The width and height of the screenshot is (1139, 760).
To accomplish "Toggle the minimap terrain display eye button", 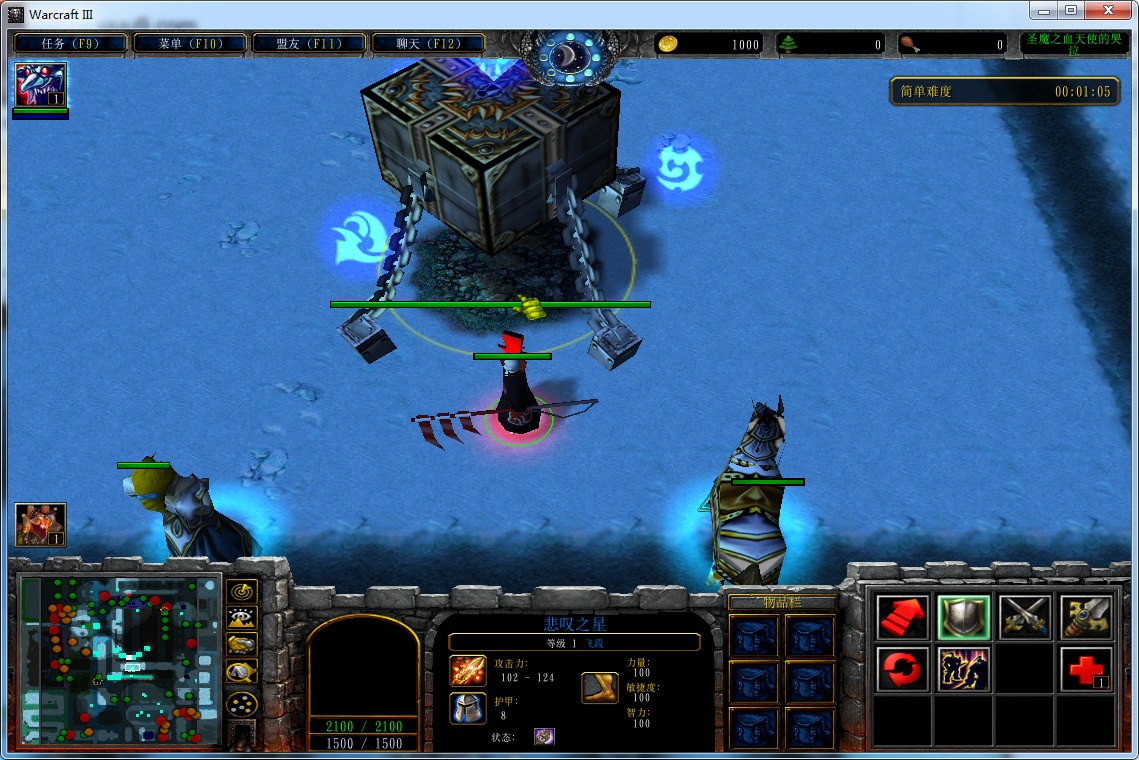I will click(x=242, y=618).
